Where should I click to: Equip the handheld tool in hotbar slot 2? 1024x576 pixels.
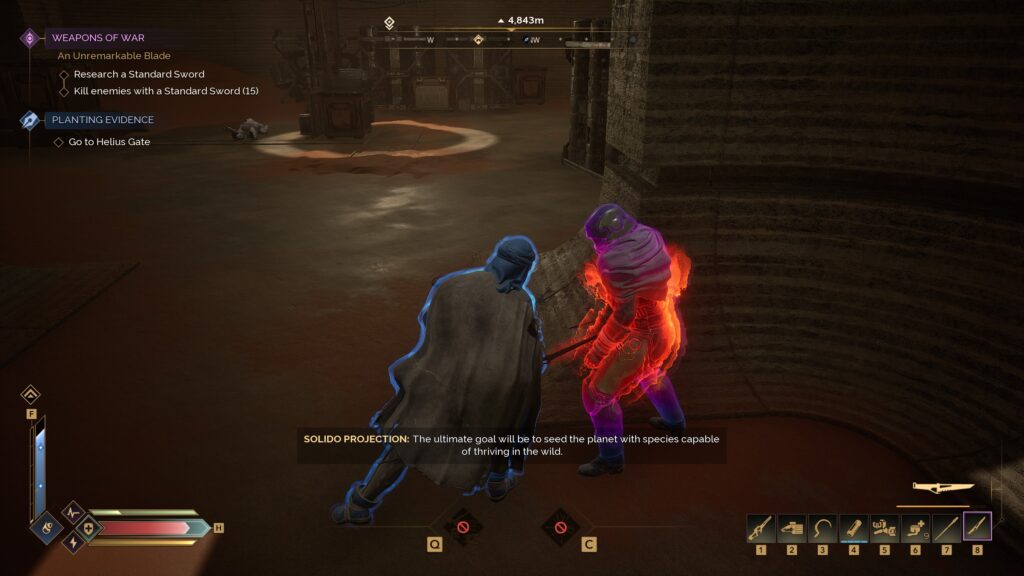tap(792, 528)
